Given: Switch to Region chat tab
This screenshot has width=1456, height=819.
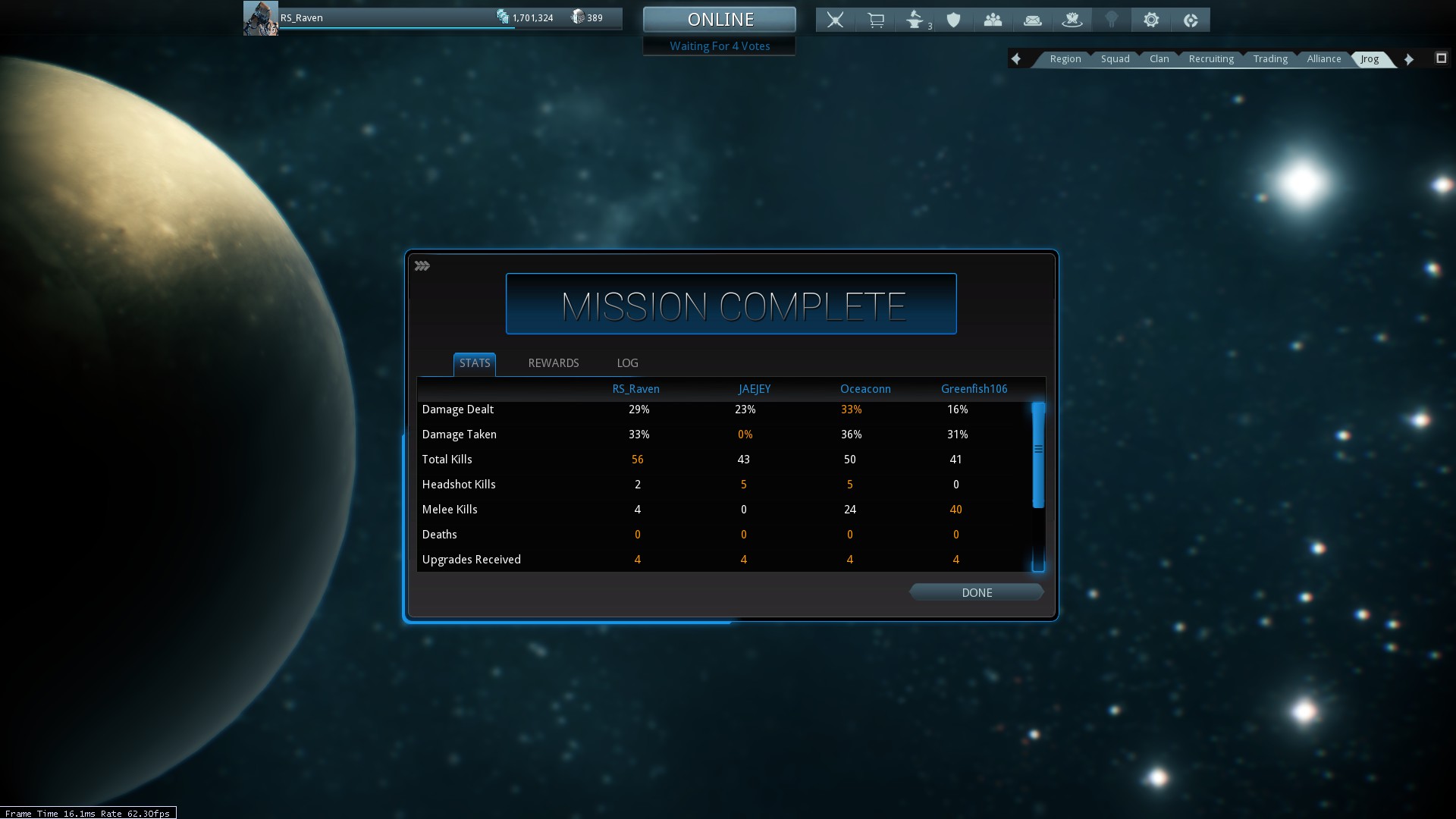Looking at the screenshot, I should pos(1065,59).
